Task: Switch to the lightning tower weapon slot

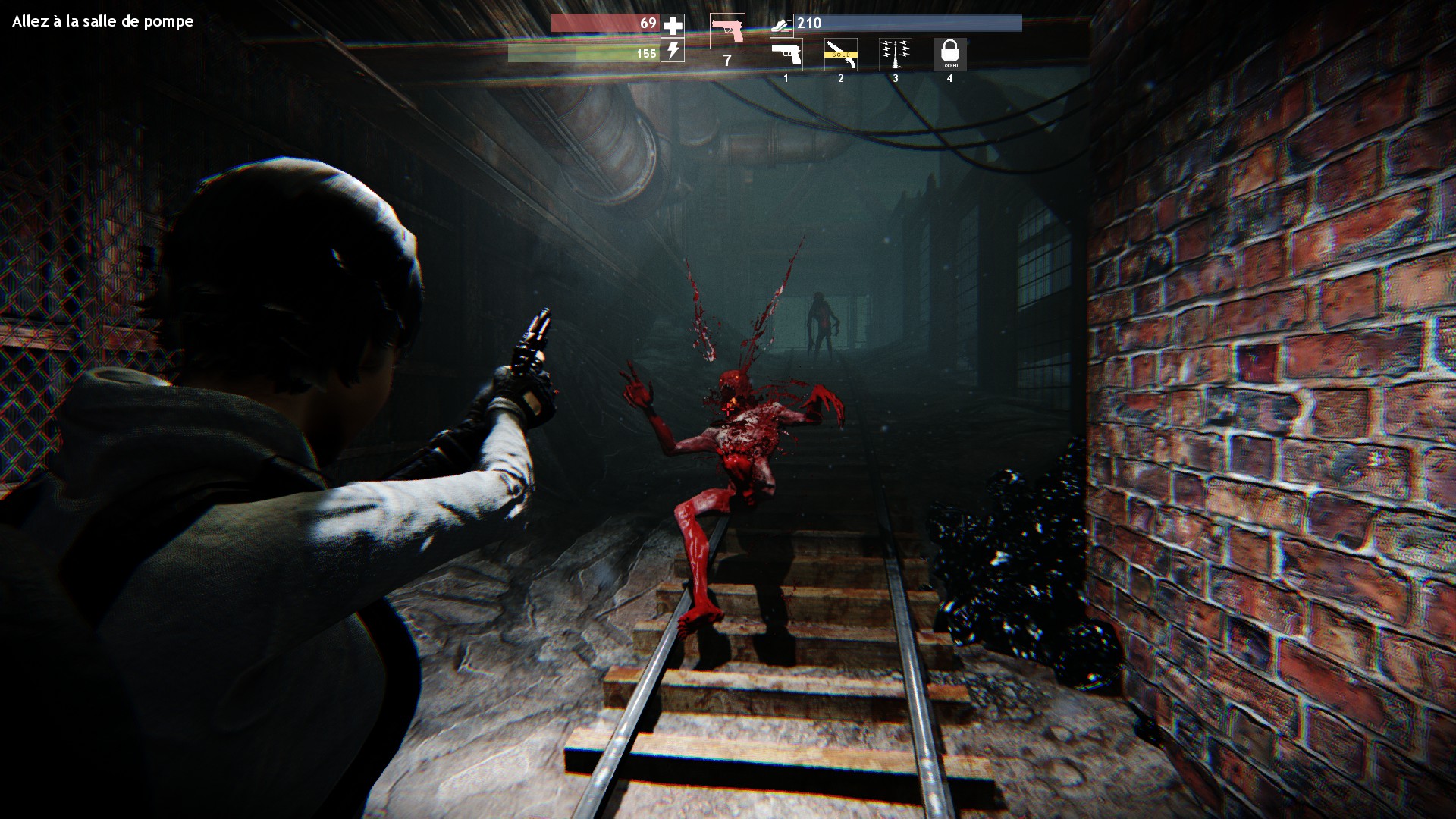Action: point(895,55)
